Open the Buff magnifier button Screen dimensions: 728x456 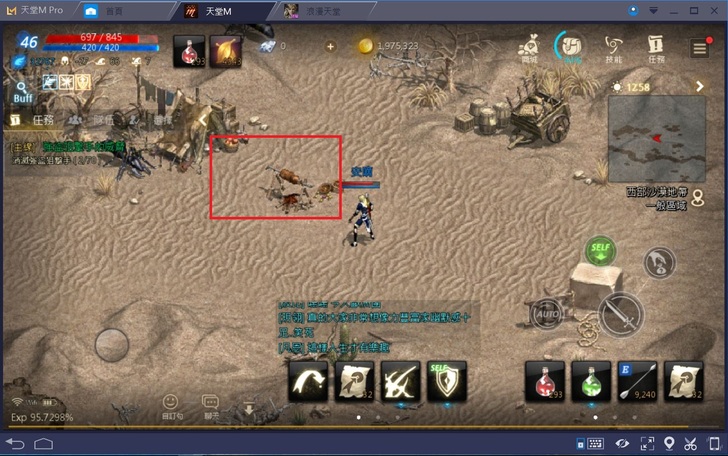tap(23, 93)
